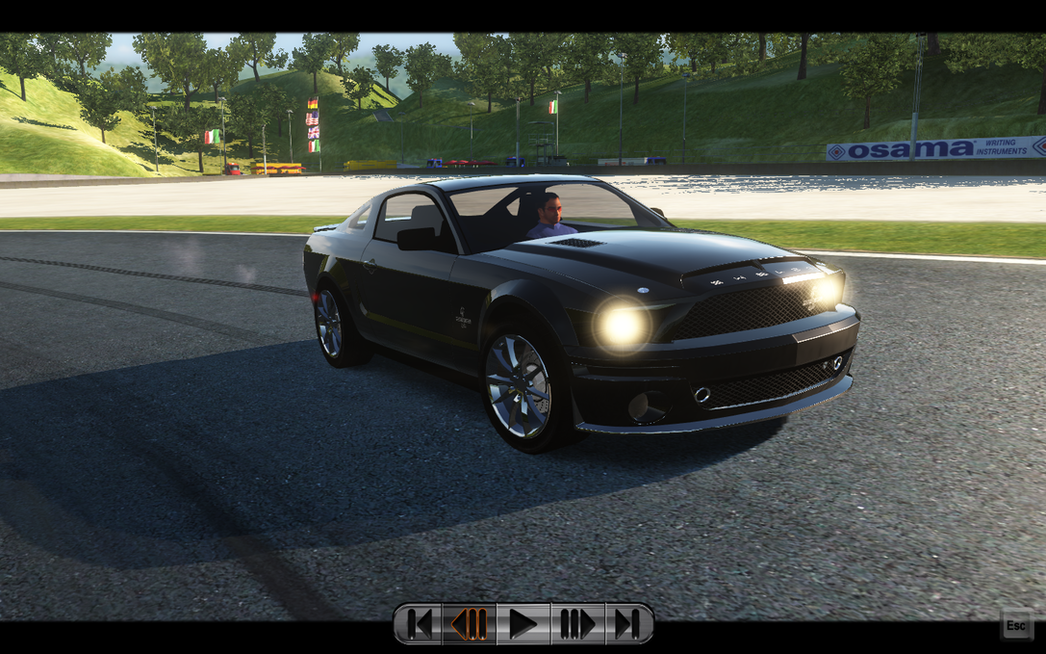Play the replay
Screen dimensions: 1046x654
coord(523,624)
